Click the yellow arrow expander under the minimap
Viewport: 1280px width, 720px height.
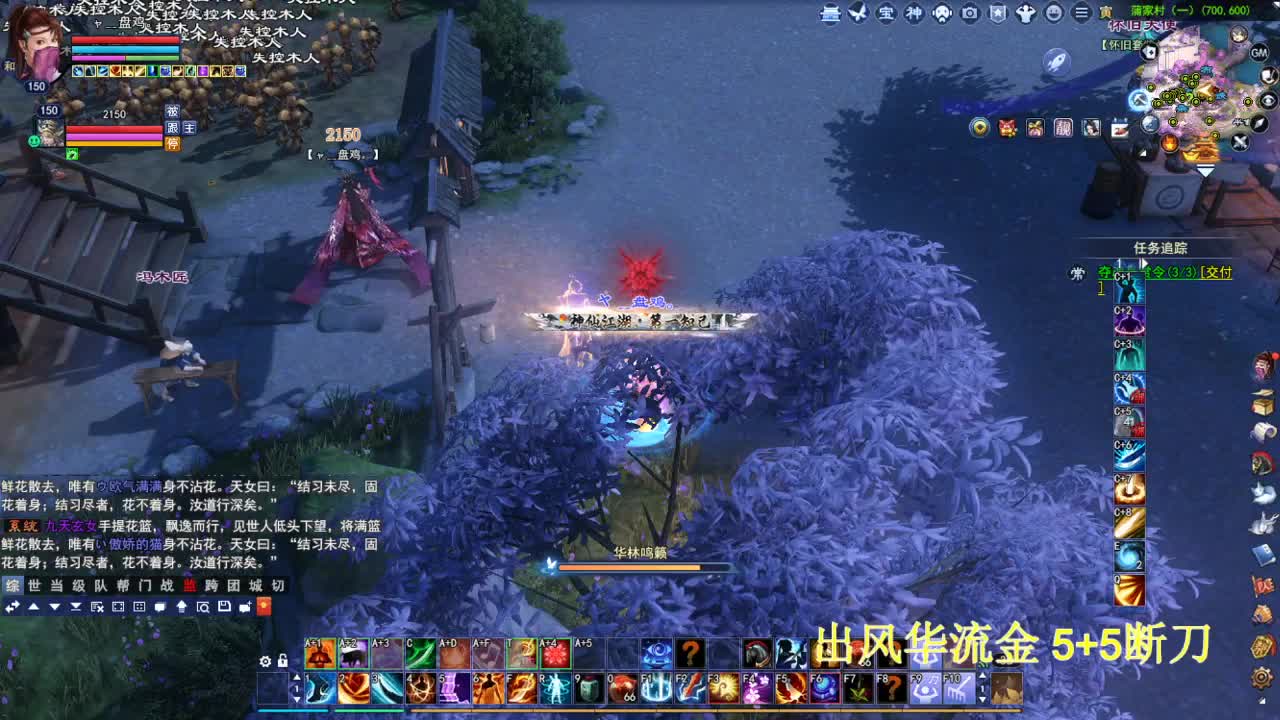click(1205, 168)
